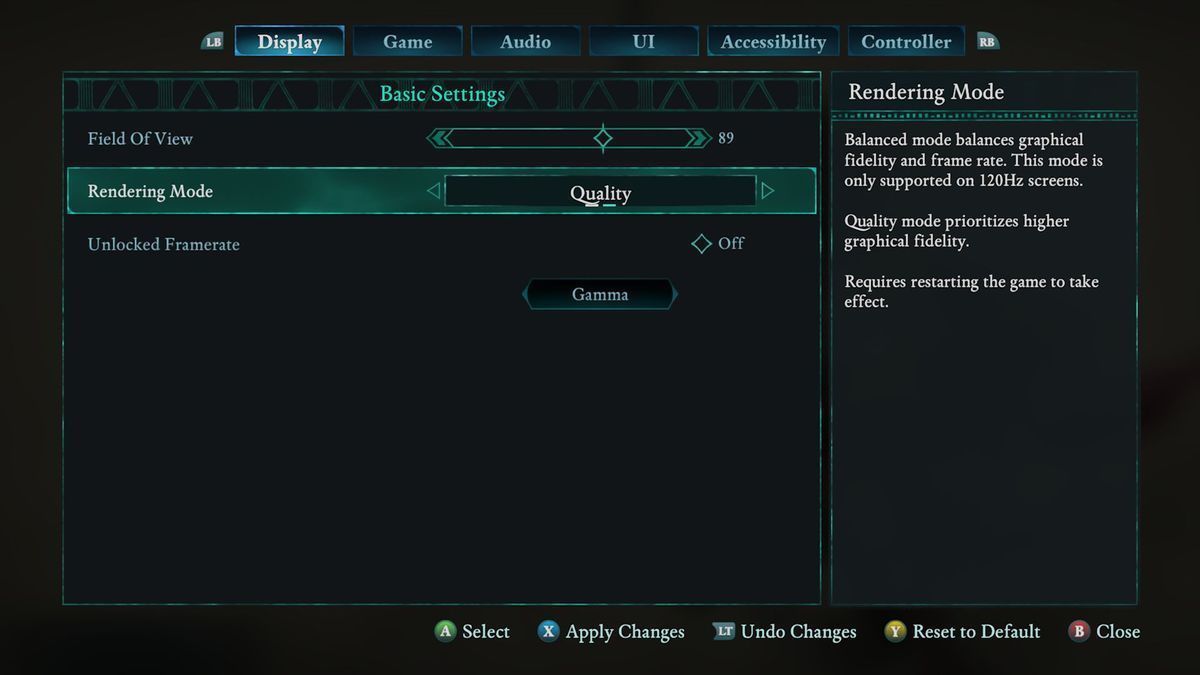Decrease Field Of View with left arrows
The width and height of the screenshot is (1200, 675).
click(439, 138)
